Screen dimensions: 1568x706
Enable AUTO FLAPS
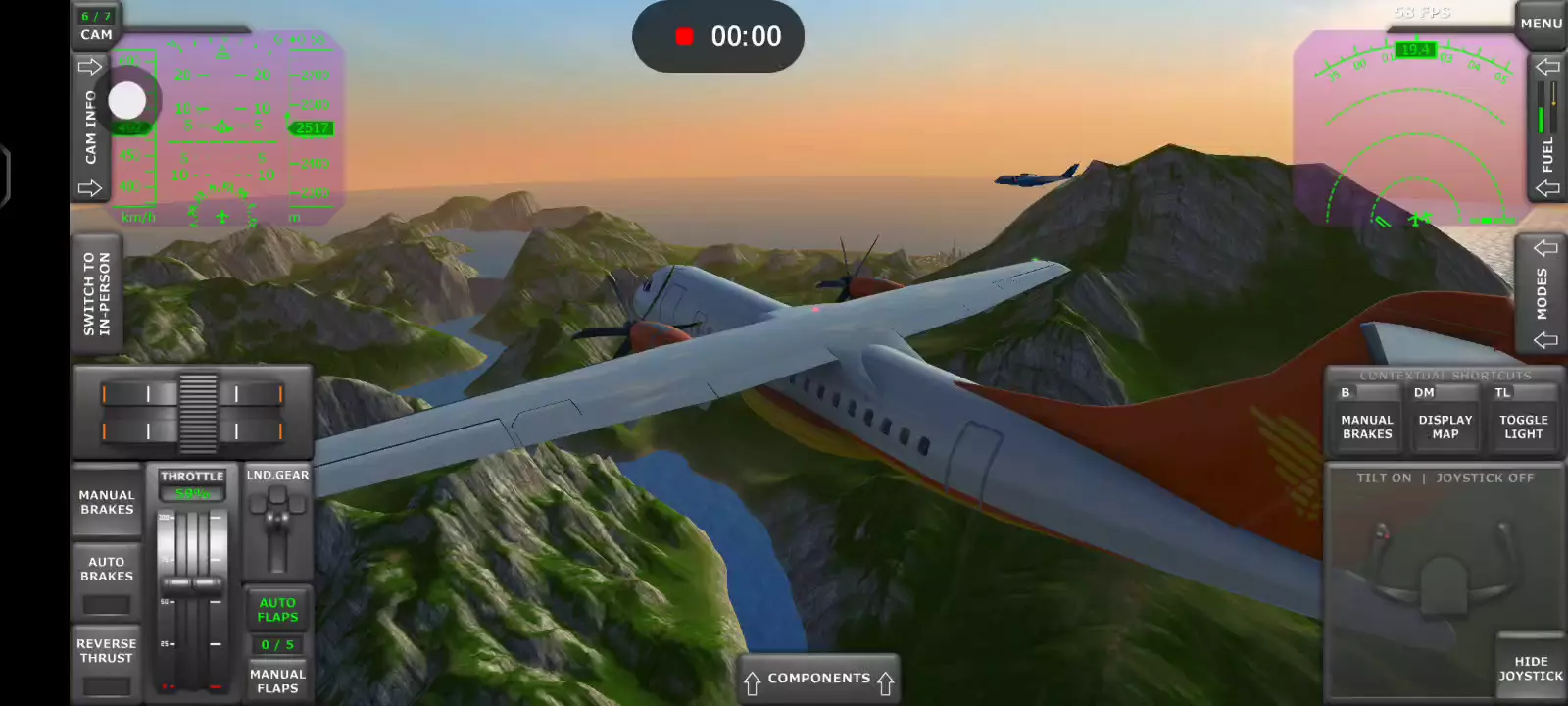tap(277, 610)
